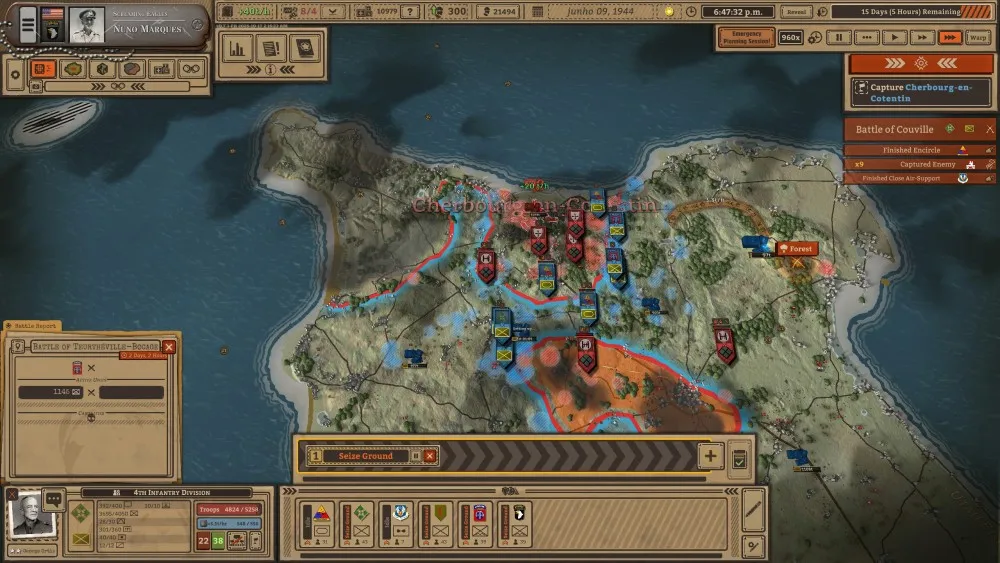
Task: Open the hamburger main menu
Action: [28, 23]
